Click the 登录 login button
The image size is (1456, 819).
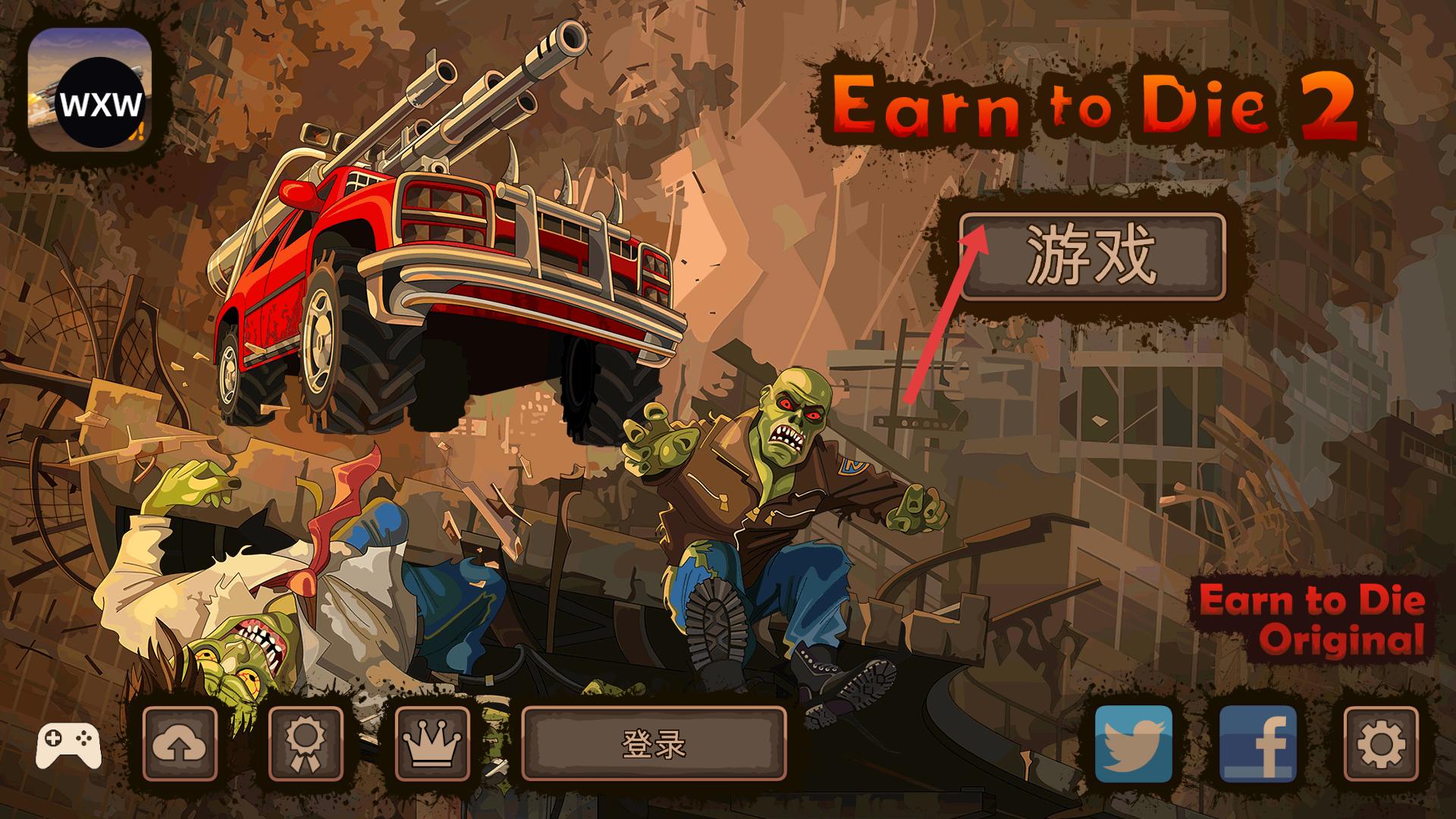(x=654, y=745)
